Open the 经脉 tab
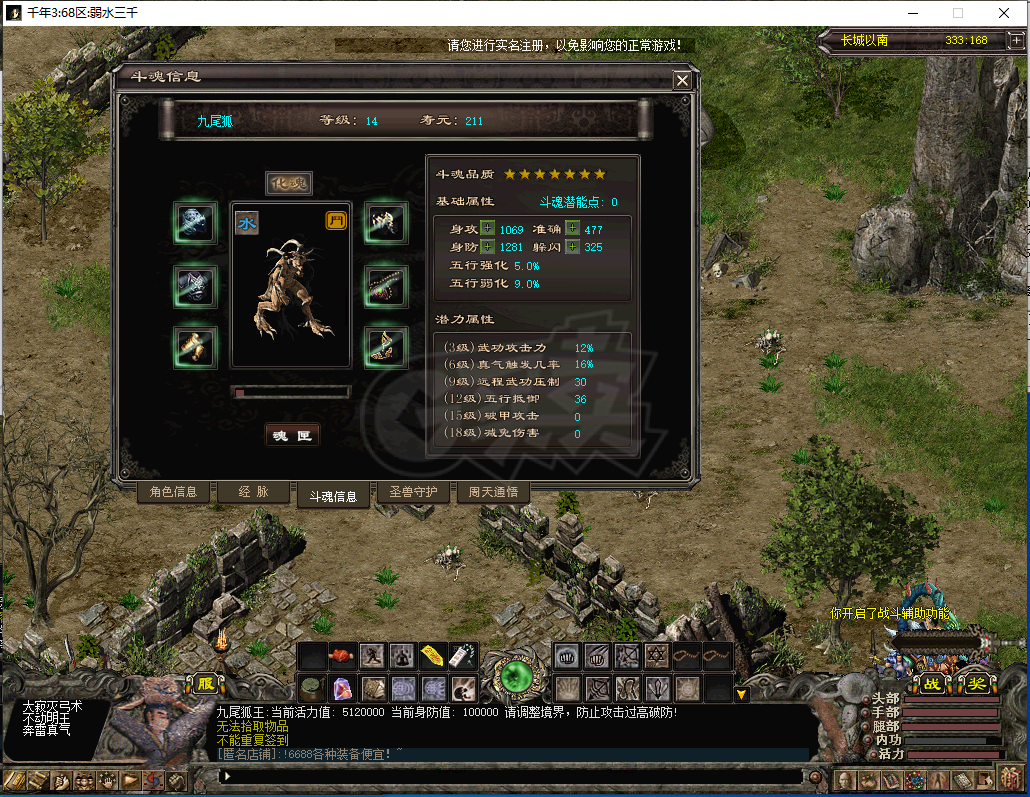 [254, 492]
